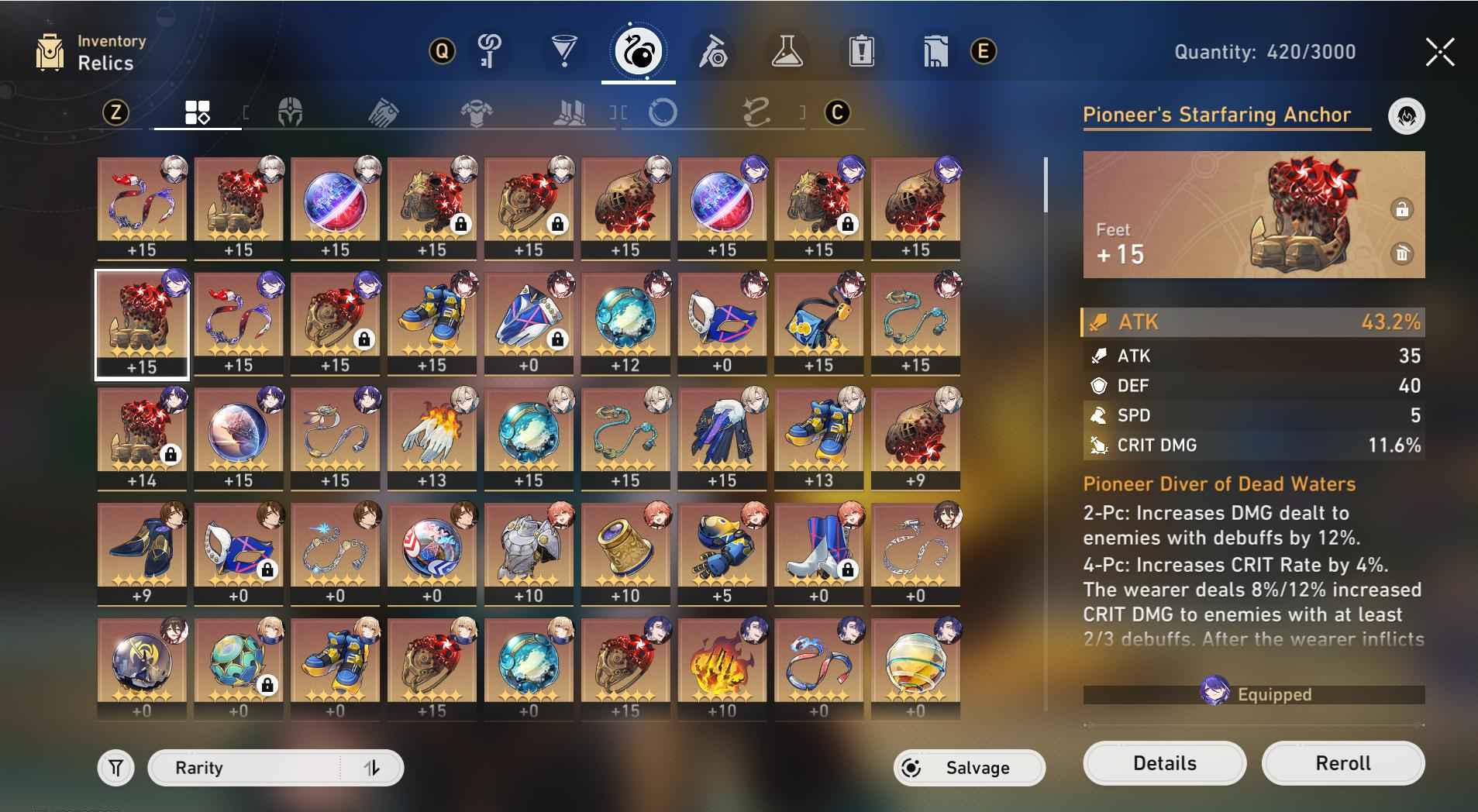Show only body armor relics
1478x812 pixels.
(x=476, y=113)
